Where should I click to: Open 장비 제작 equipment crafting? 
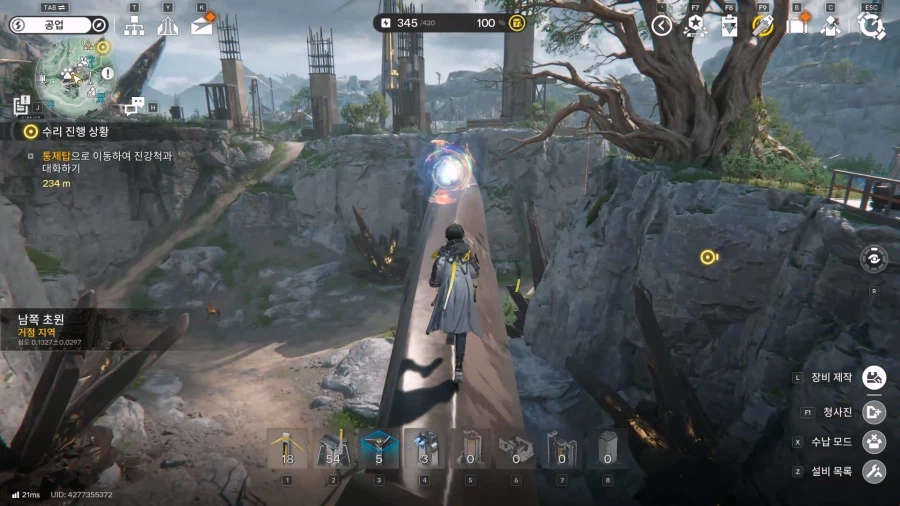[x=874, y=377]
